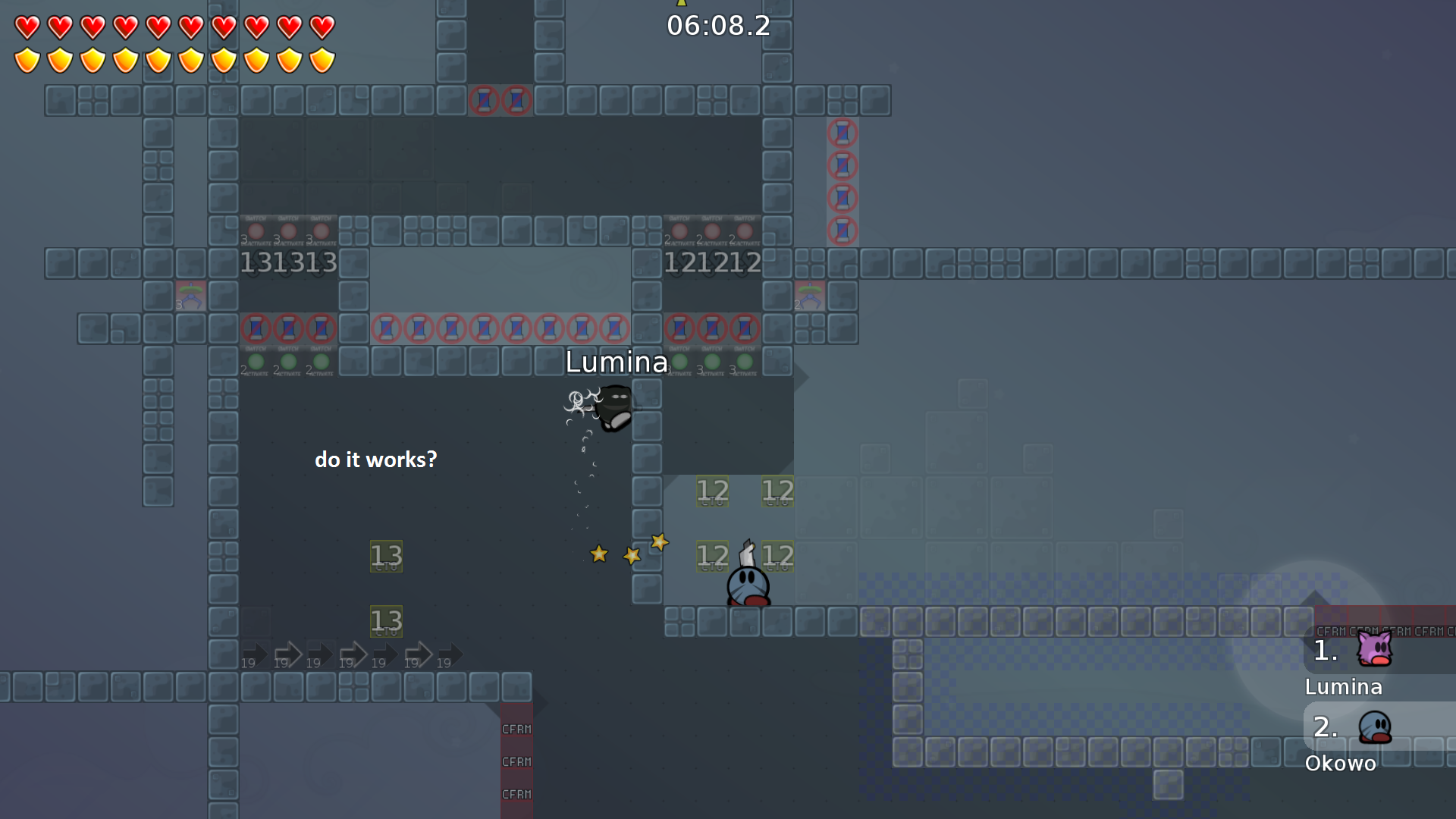Click the yellow 13 CTG counter block
1456x819 pixels.
386,555
